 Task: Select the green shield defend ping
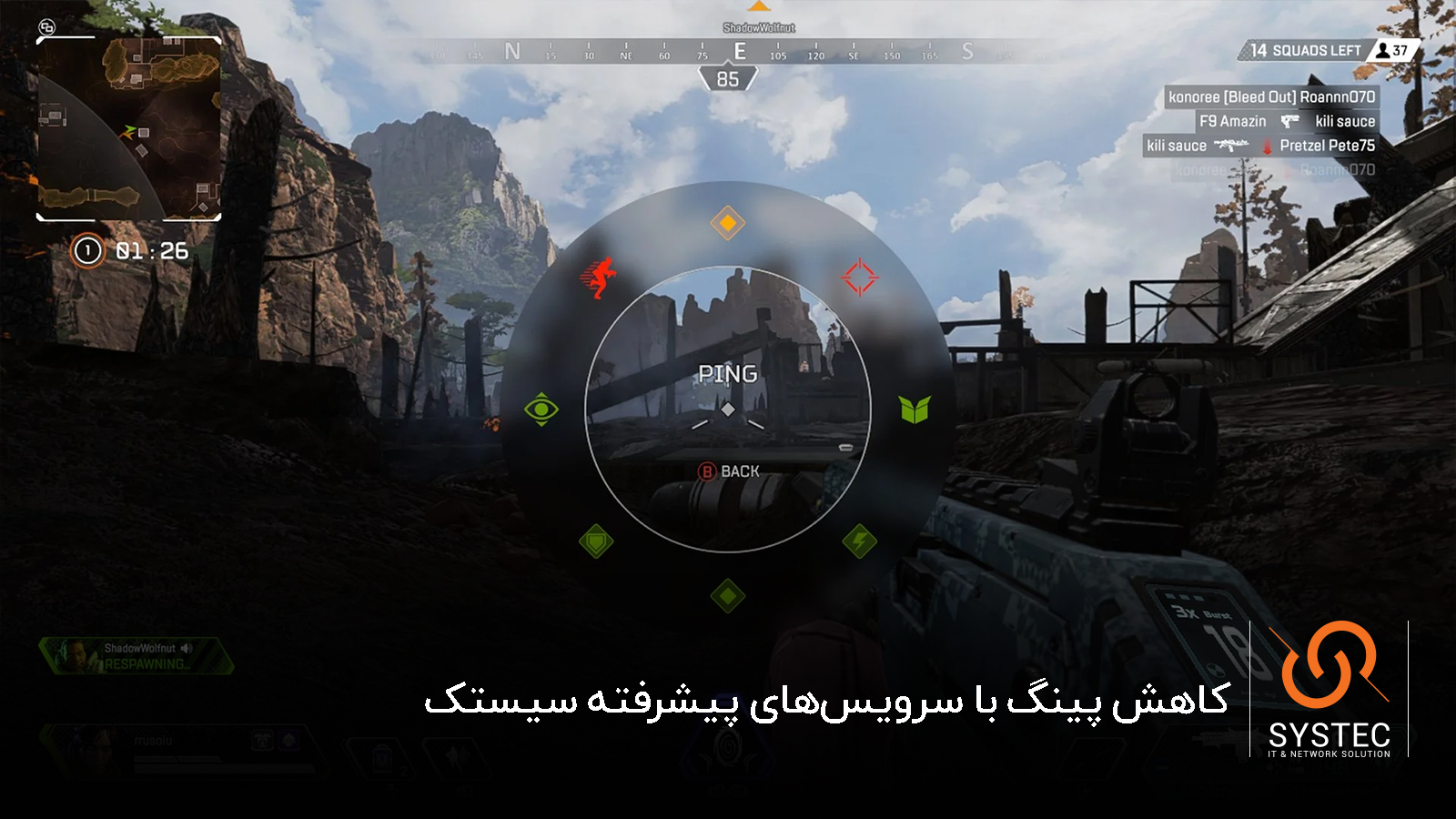click(596, 542)
